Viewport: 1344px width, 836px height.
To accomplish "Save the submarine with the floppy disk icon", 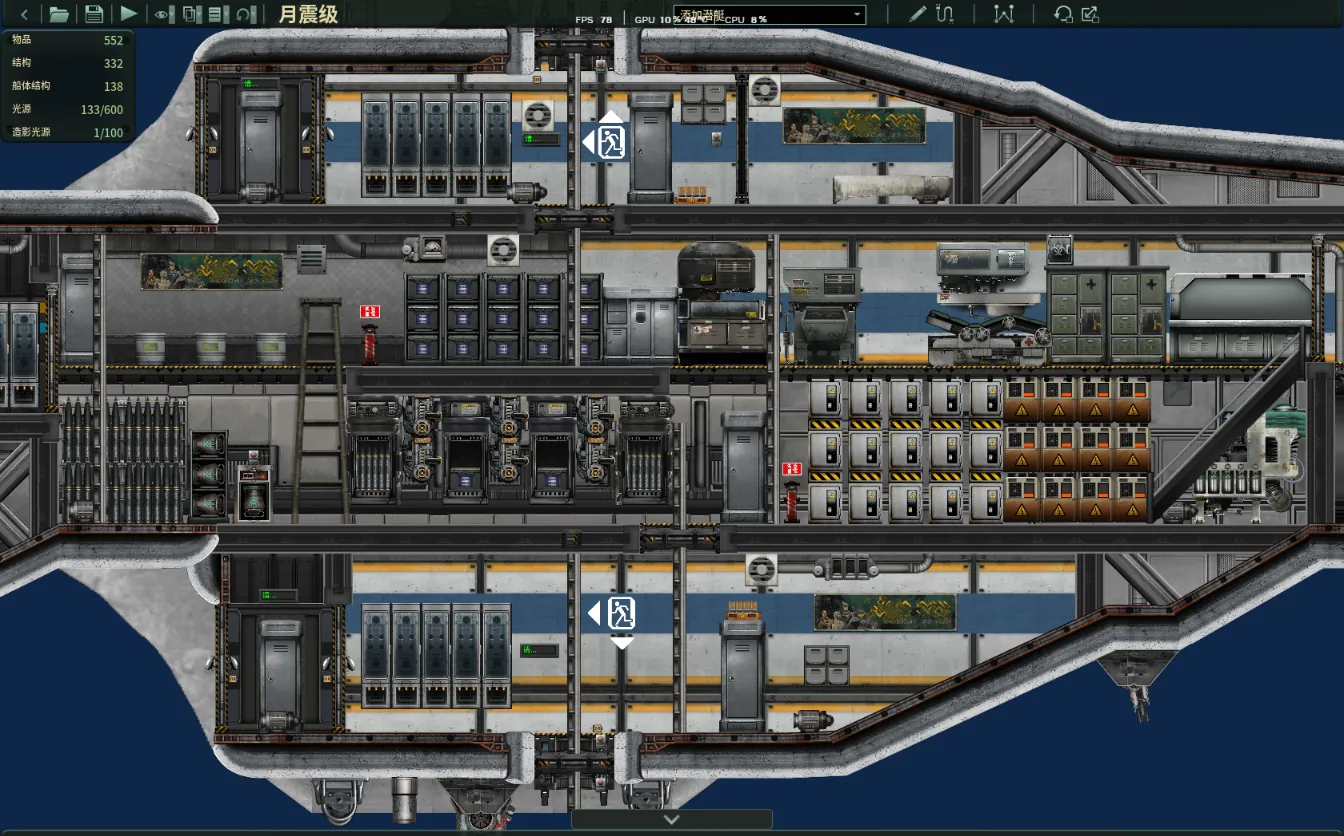I will tap(94, 14).
